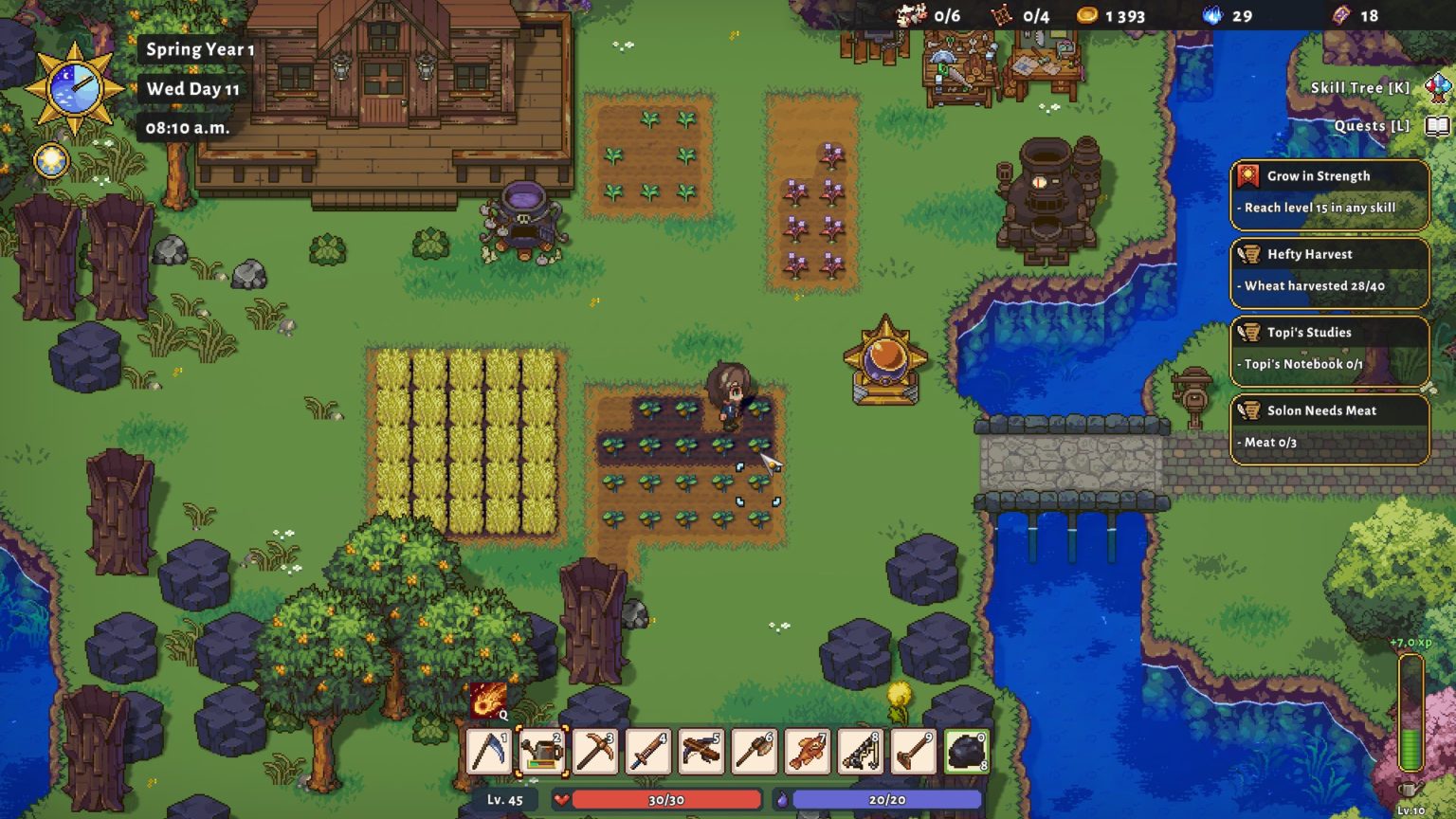Image resolution: width=1456 pixels, height=819 pixels.
Task: Select the hoe hotbar slot
Action: click(914, 752)
